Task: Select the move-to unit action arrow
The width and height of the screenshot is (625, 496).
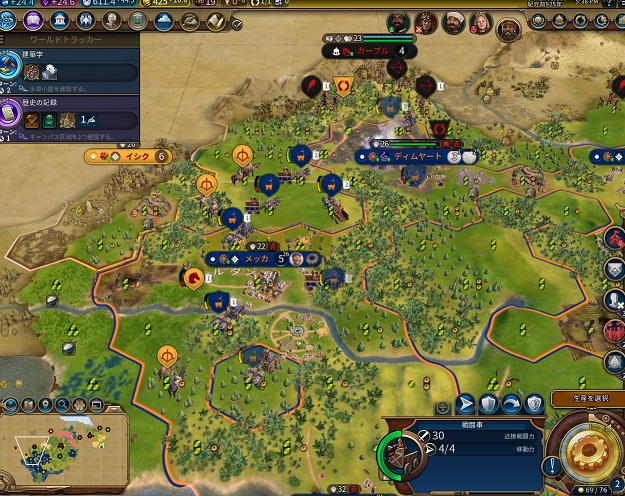Action: click(465, 404)
